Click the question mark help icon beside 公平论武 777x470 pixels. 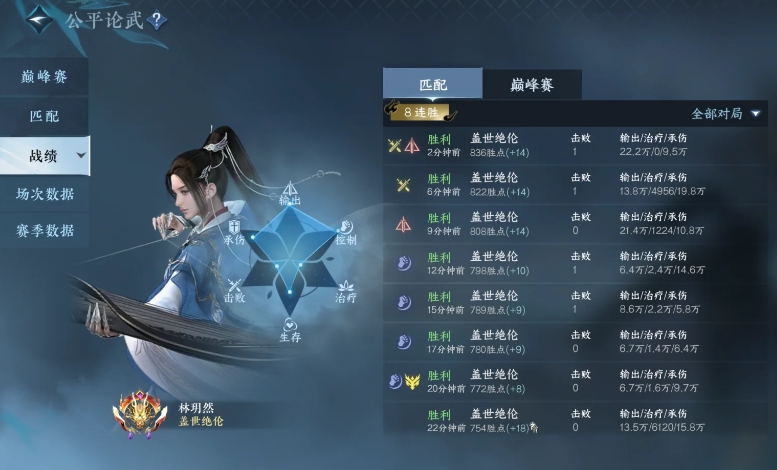point(159,20)
